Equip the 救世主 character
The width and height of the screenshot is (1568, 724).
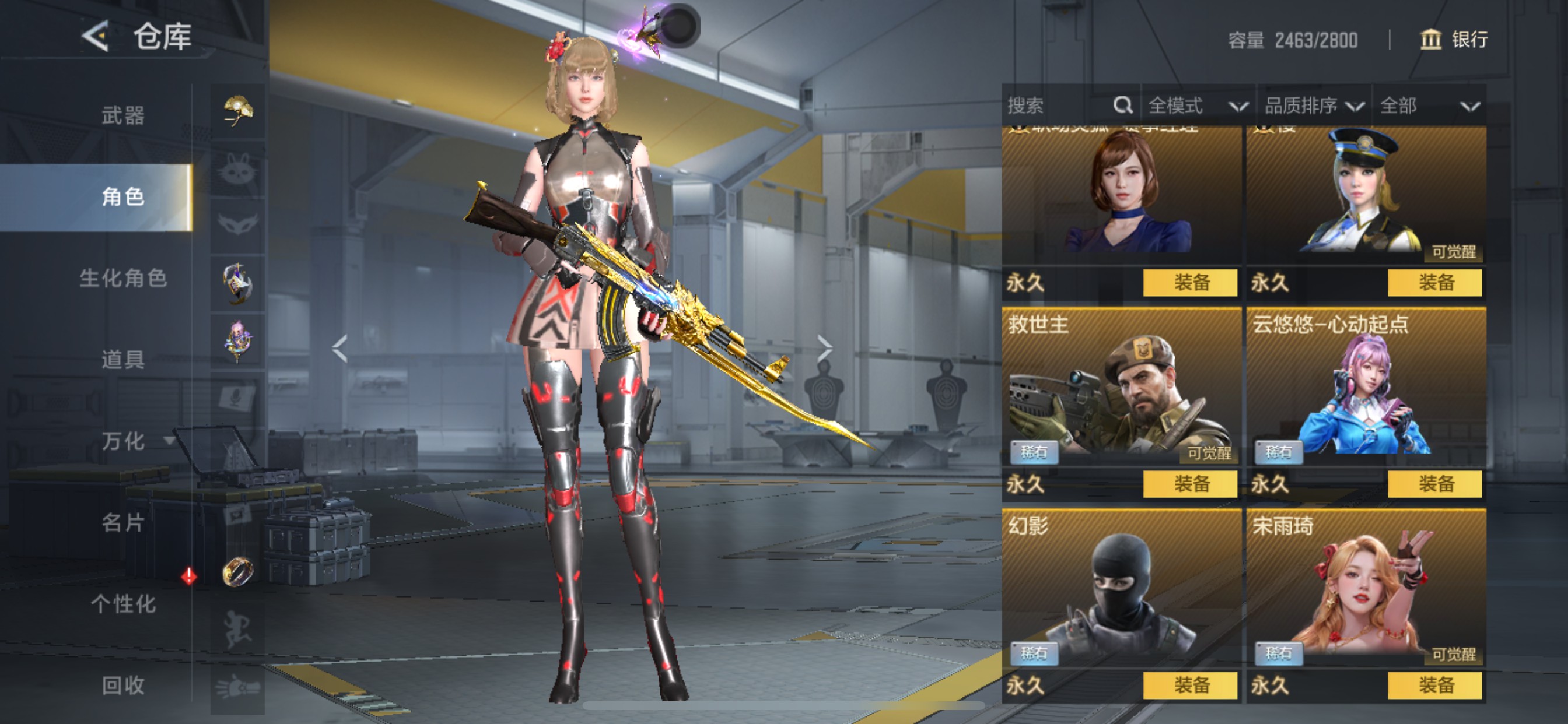[1190, 484]
